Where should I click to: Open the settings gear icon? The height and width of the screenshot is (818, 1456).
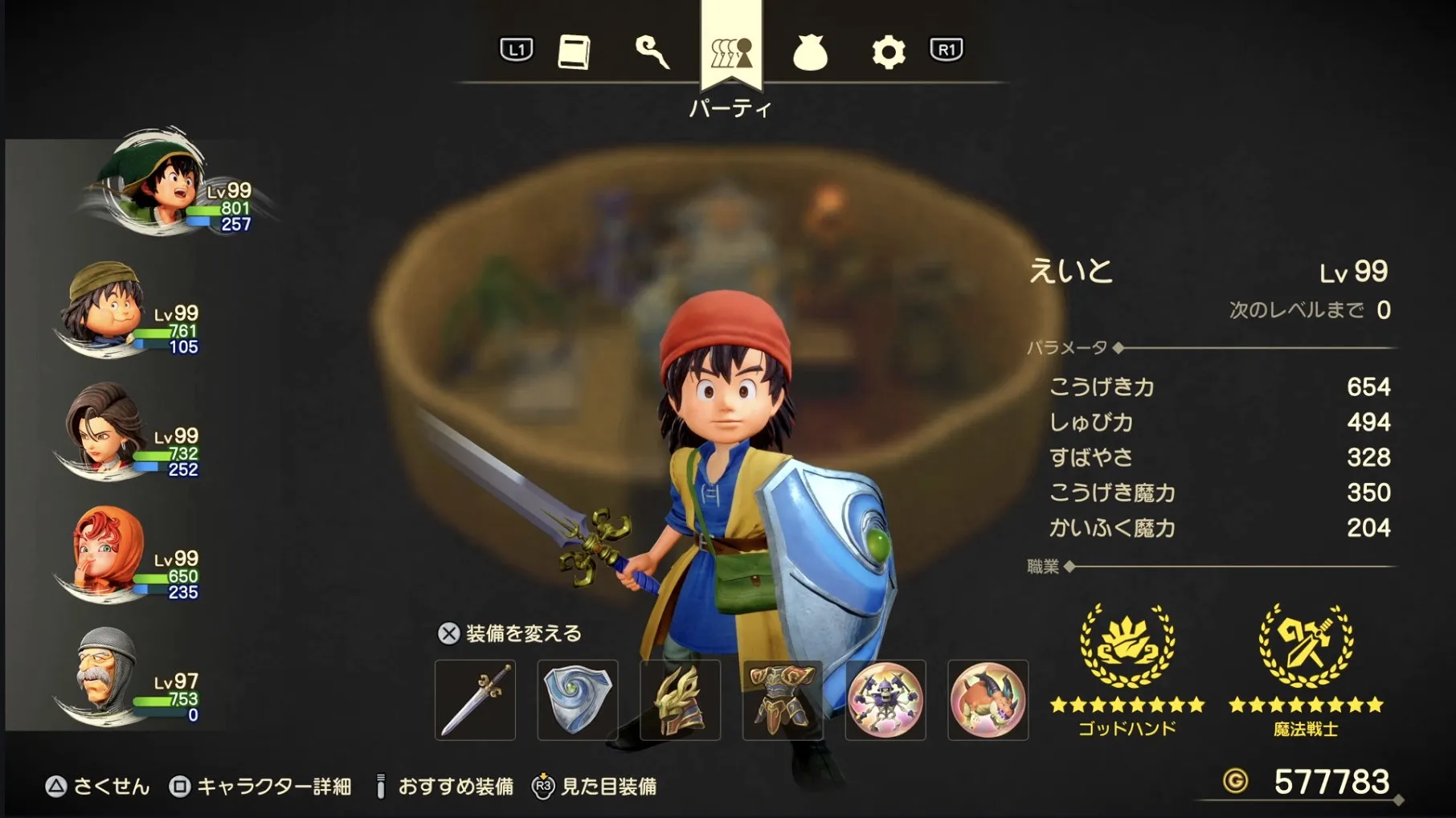click(x=886, y=52)
